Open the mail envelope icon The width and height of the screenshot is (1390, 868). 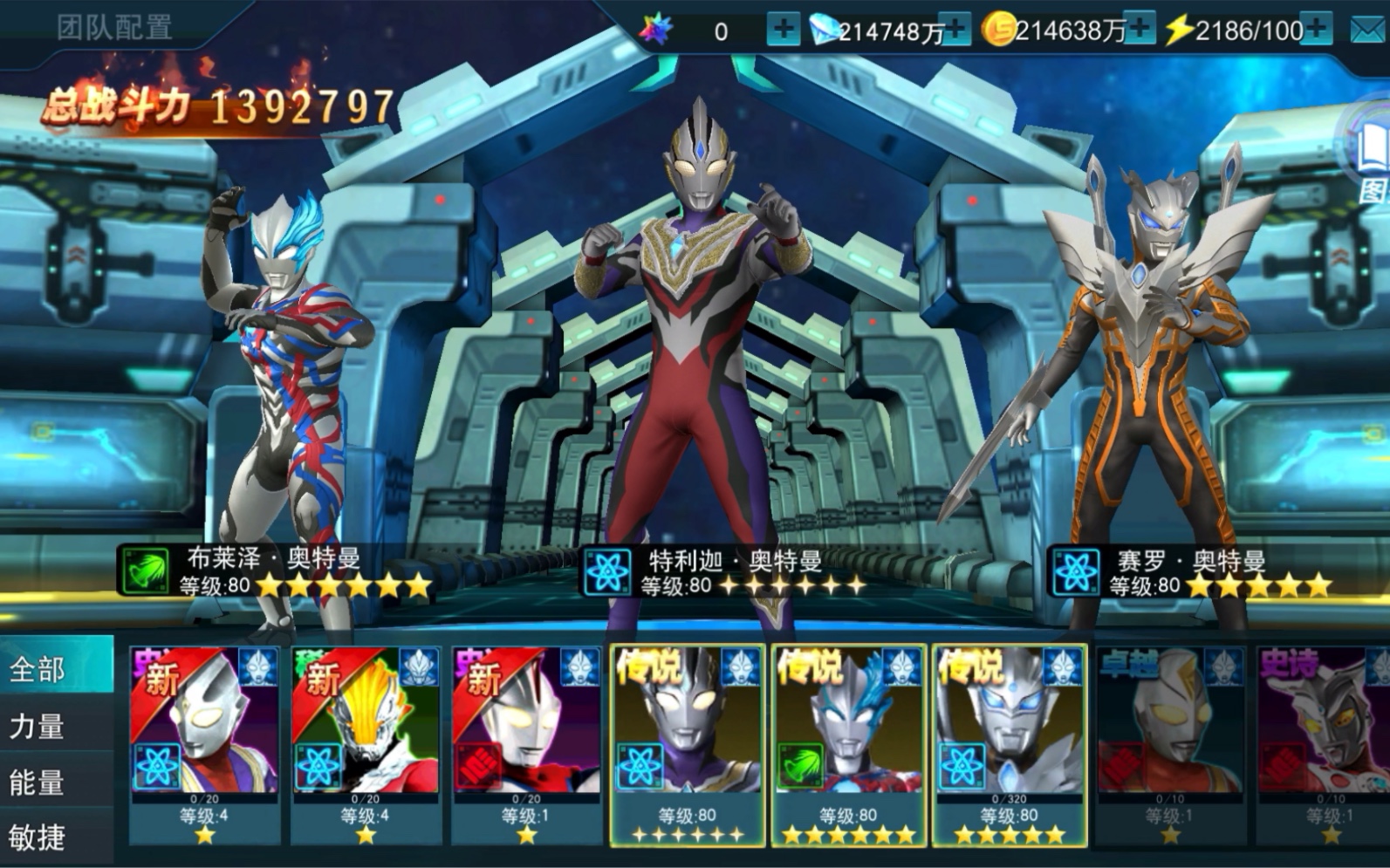pyautogui.click(x=1367, y=31)
